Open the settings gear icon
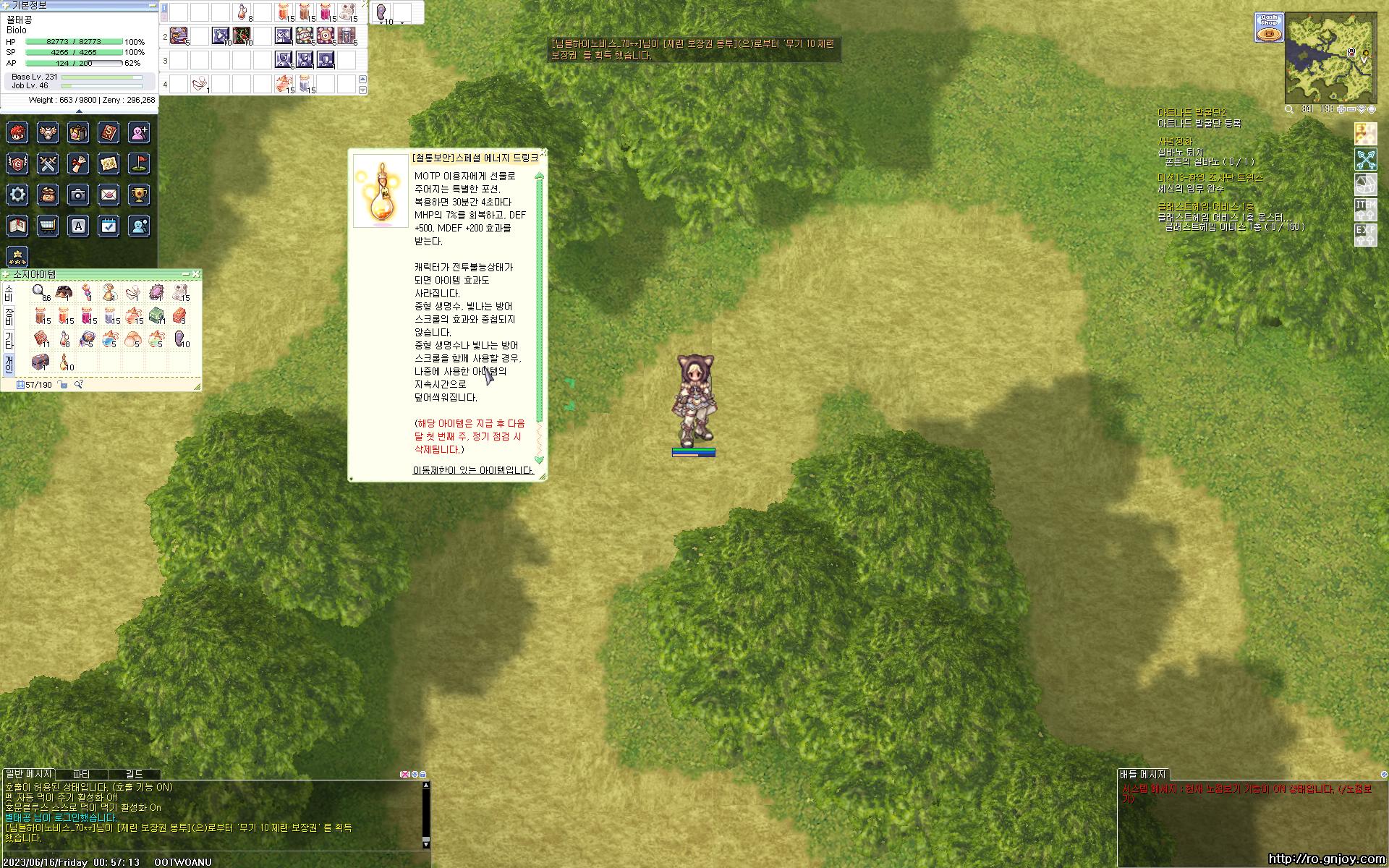Screen dimensions: 1389x868 tap(18, 195)
